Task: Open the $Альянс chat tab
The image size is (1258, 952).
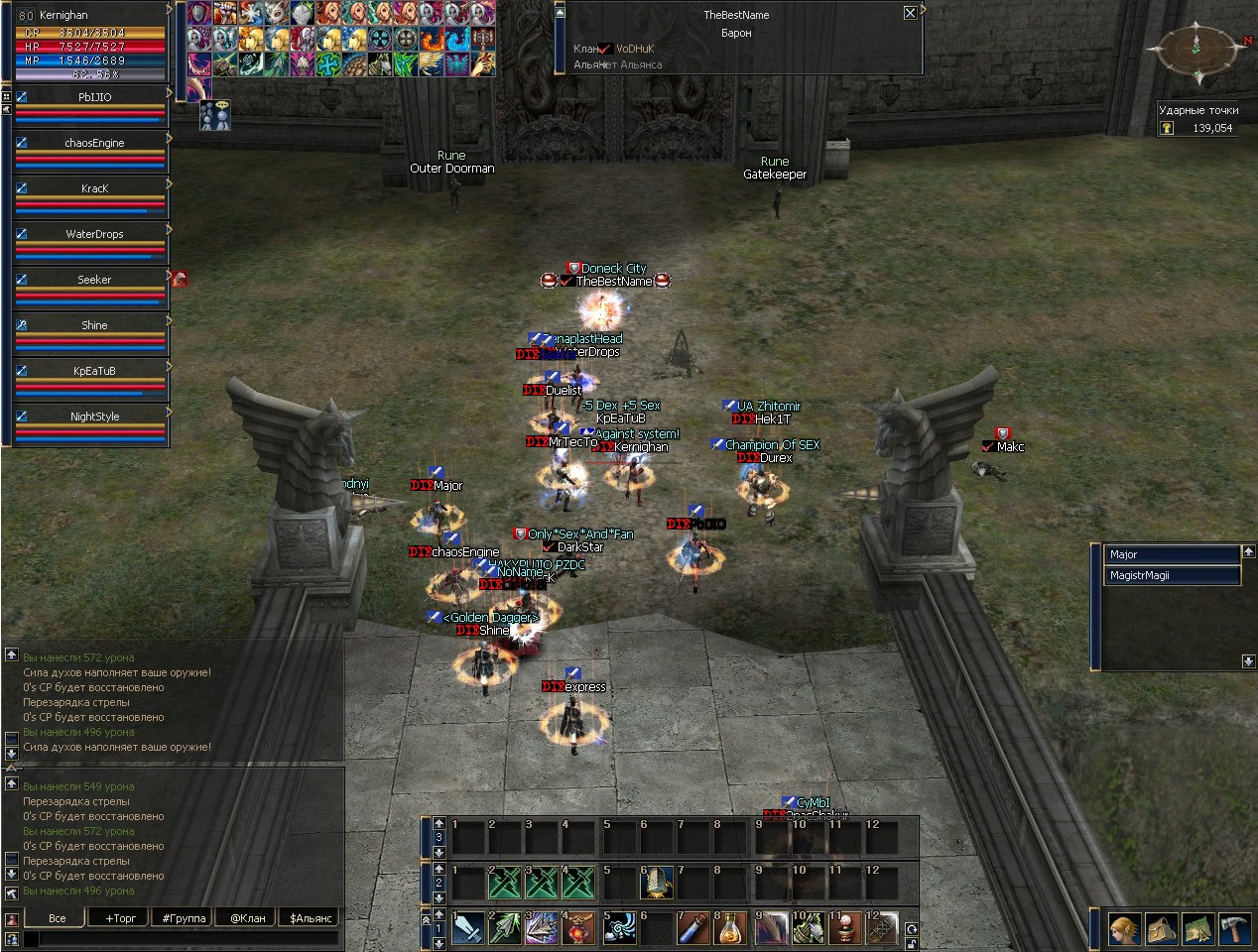Action: tap(309, 918)
